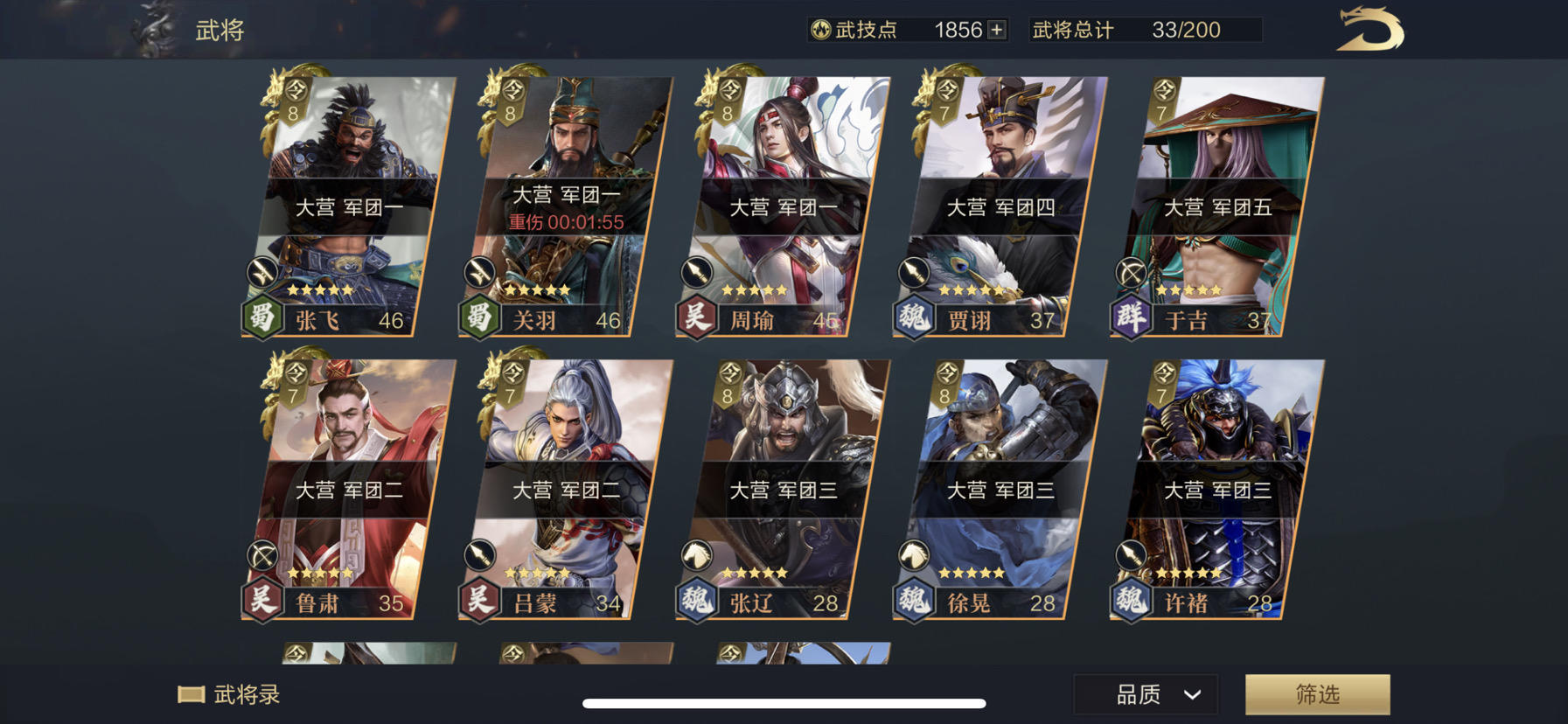
Task: Select the crossbow icon on 鲁肃's card
Action: click(x=261, y=556)
